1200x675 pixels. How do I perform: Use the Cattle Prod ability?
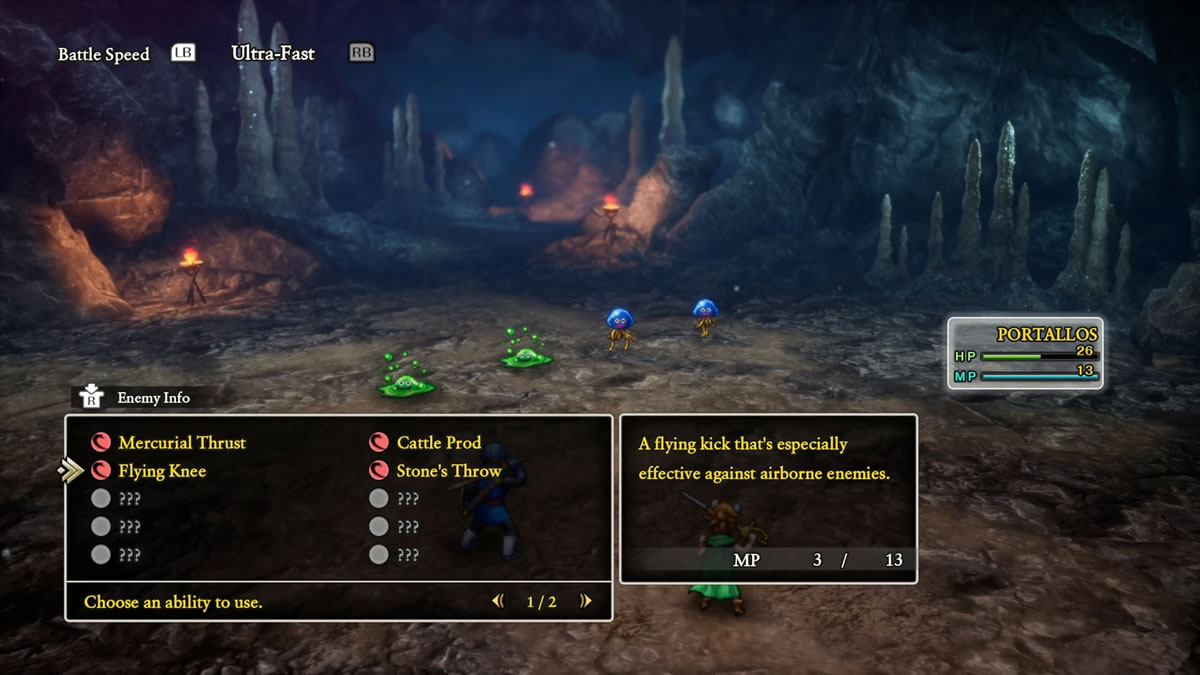click(438, 443)
